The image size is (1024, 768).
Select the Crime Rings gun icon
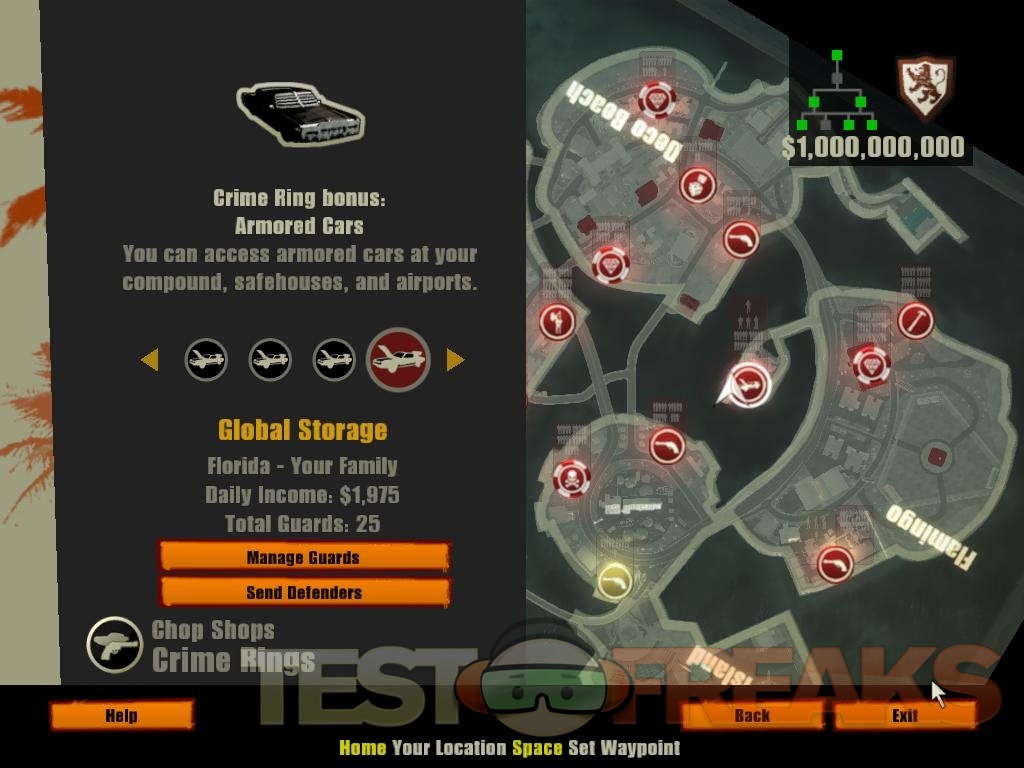pos(114,644)
